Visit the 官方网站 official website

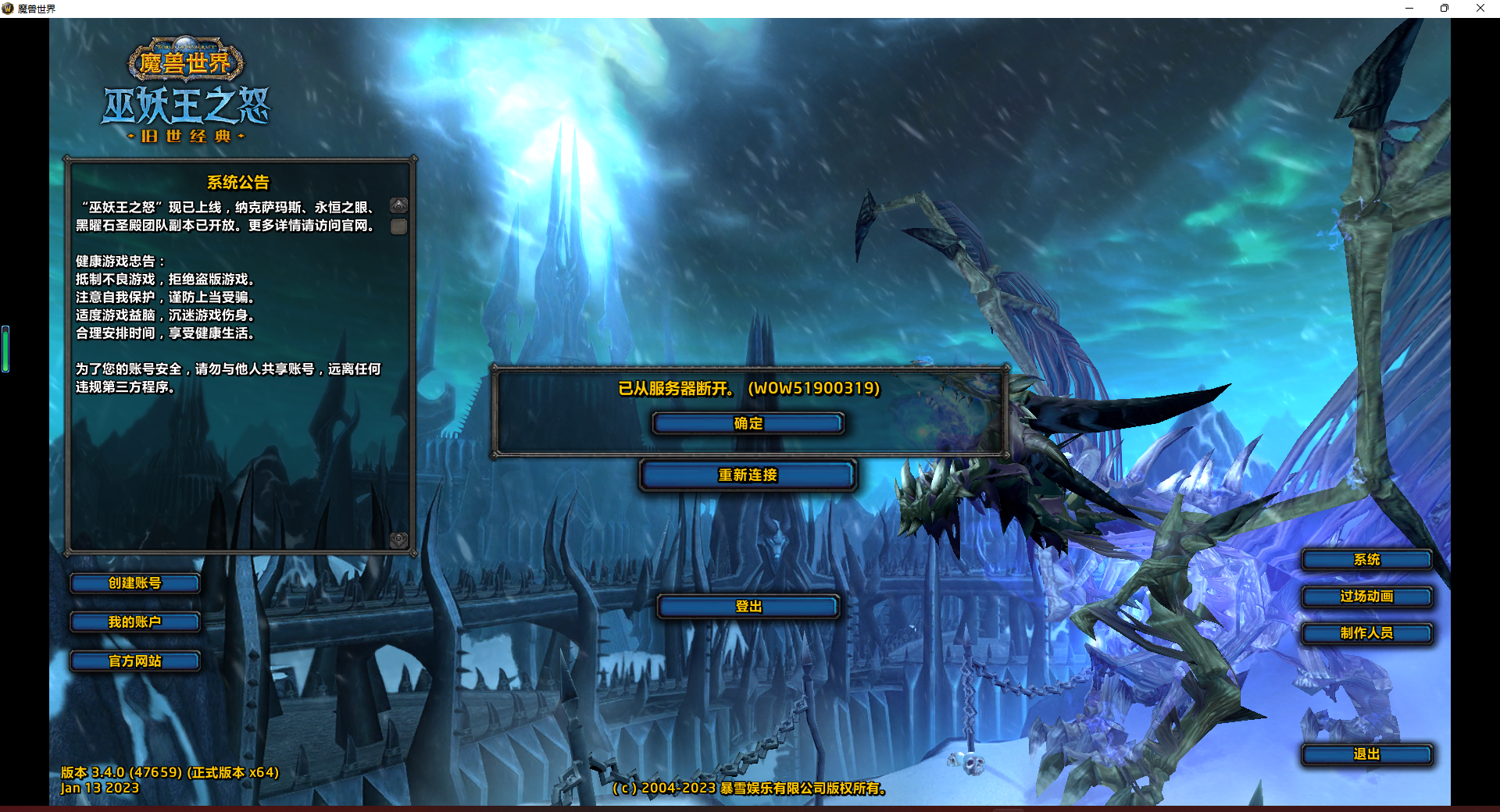click(134, 661)
